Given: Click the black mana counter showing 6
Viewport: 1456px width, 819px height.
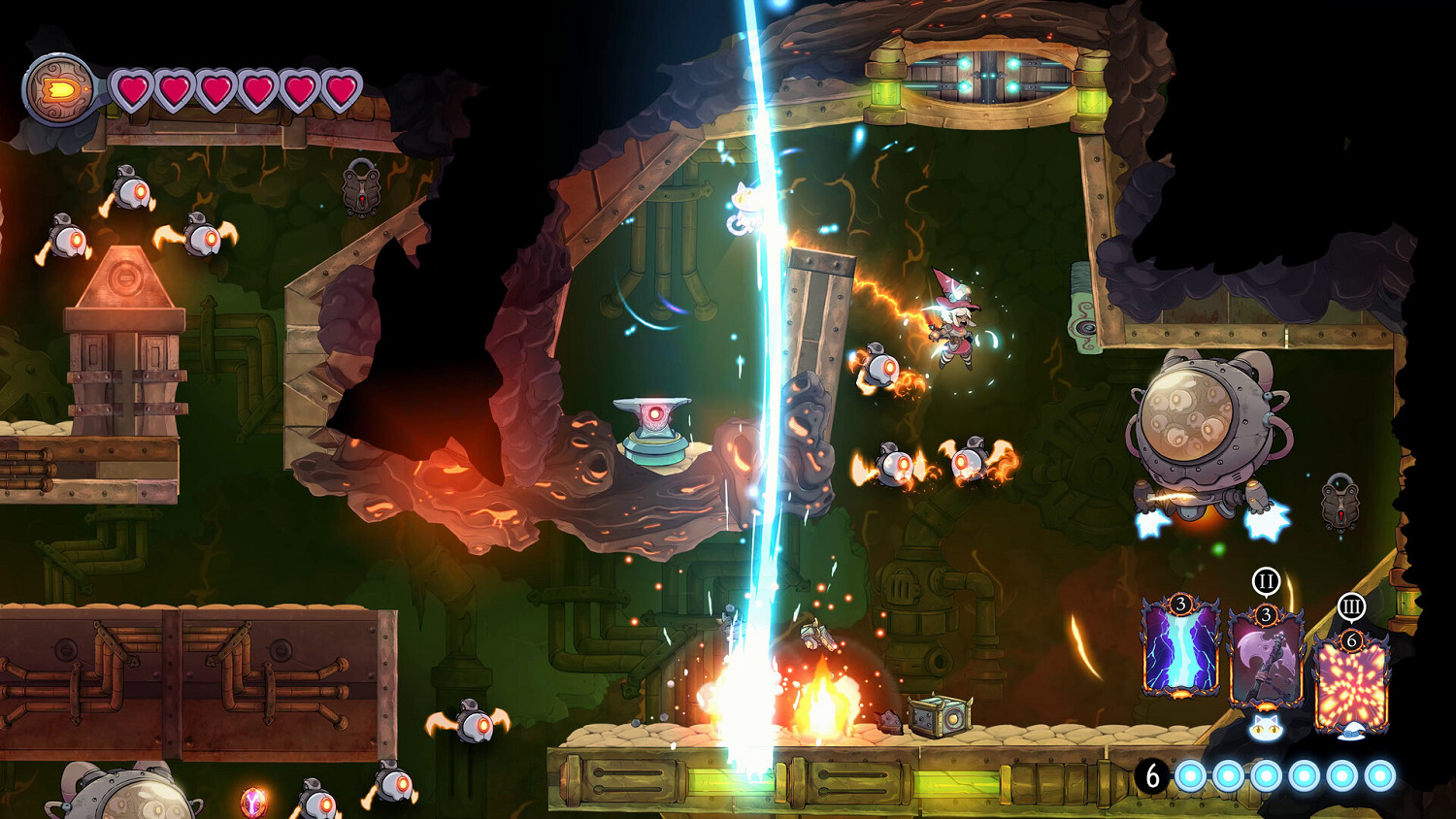Looking at the screenshot, I should pyautogui.click(x=1151, y=776).
